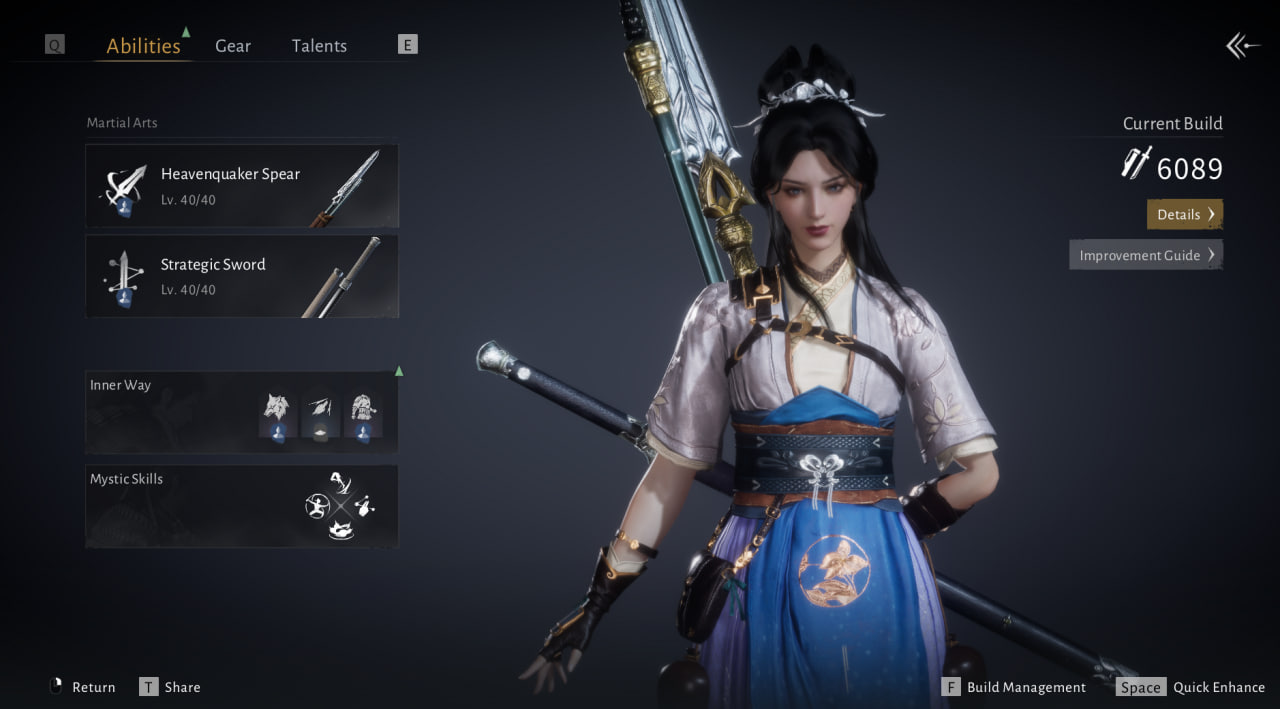Choose the Strategic Sword martial art
The image size is (1280, 709).
click(242, 276)
